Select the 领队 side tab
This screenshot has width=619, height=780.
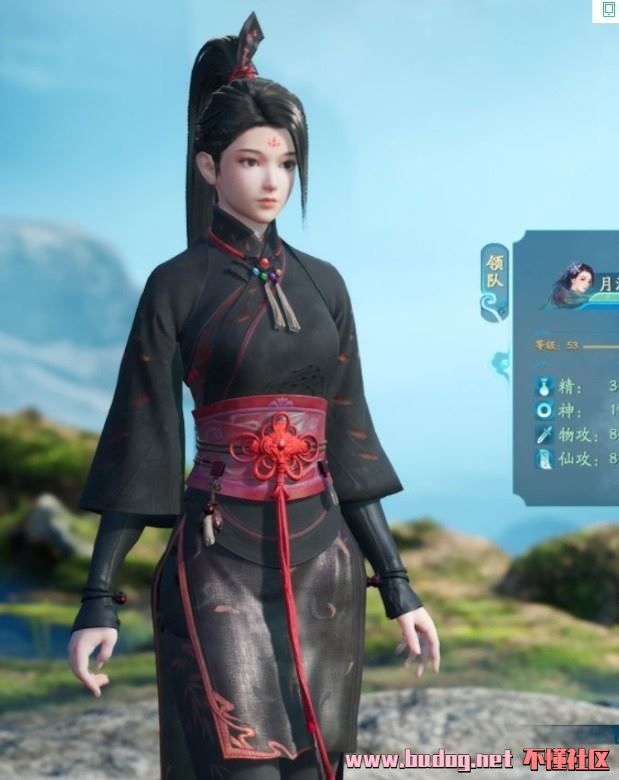point(496,280)
